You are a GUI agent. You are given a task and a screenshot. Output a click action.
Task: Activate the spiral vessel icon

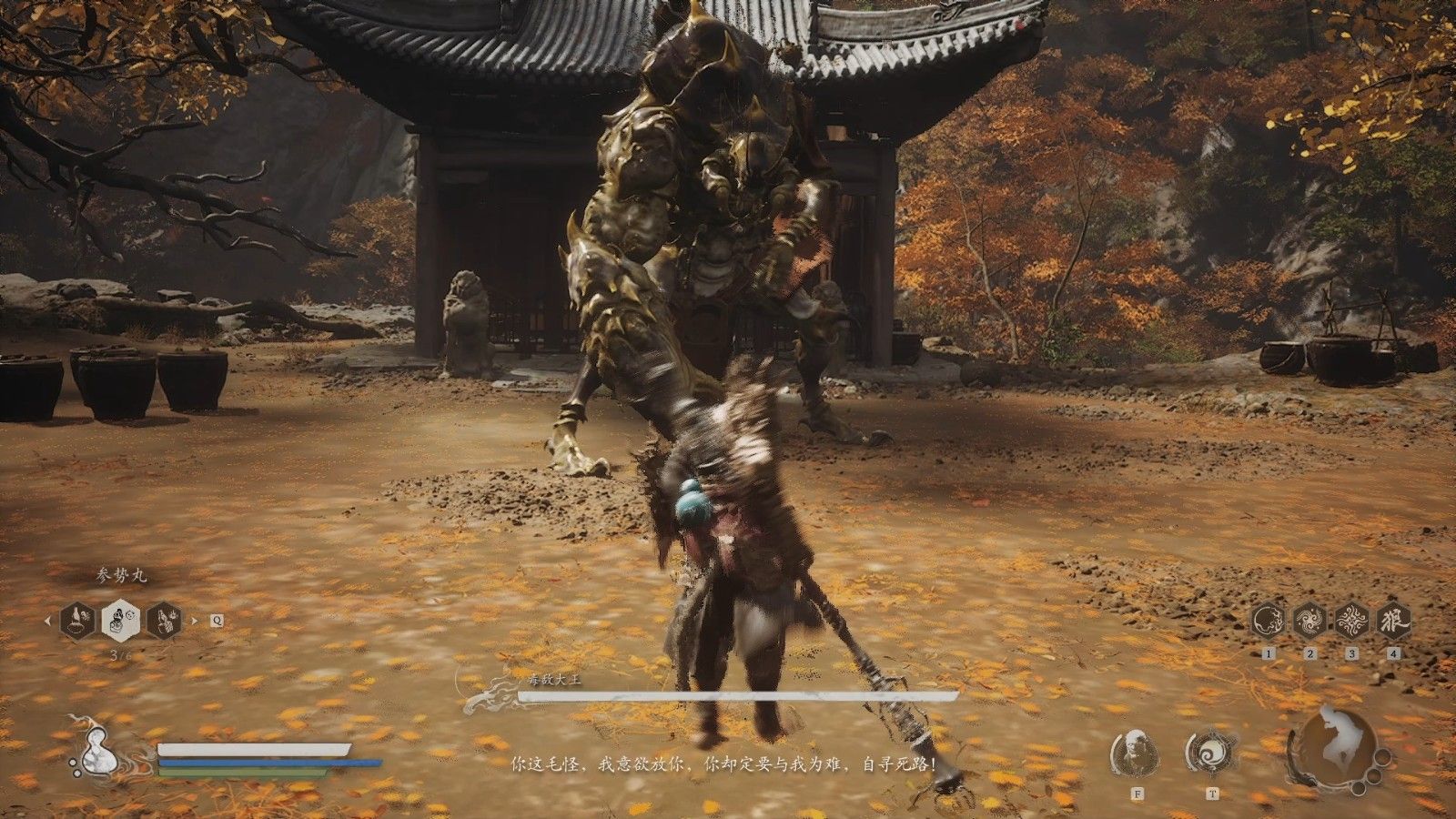tap(1211, 752)
